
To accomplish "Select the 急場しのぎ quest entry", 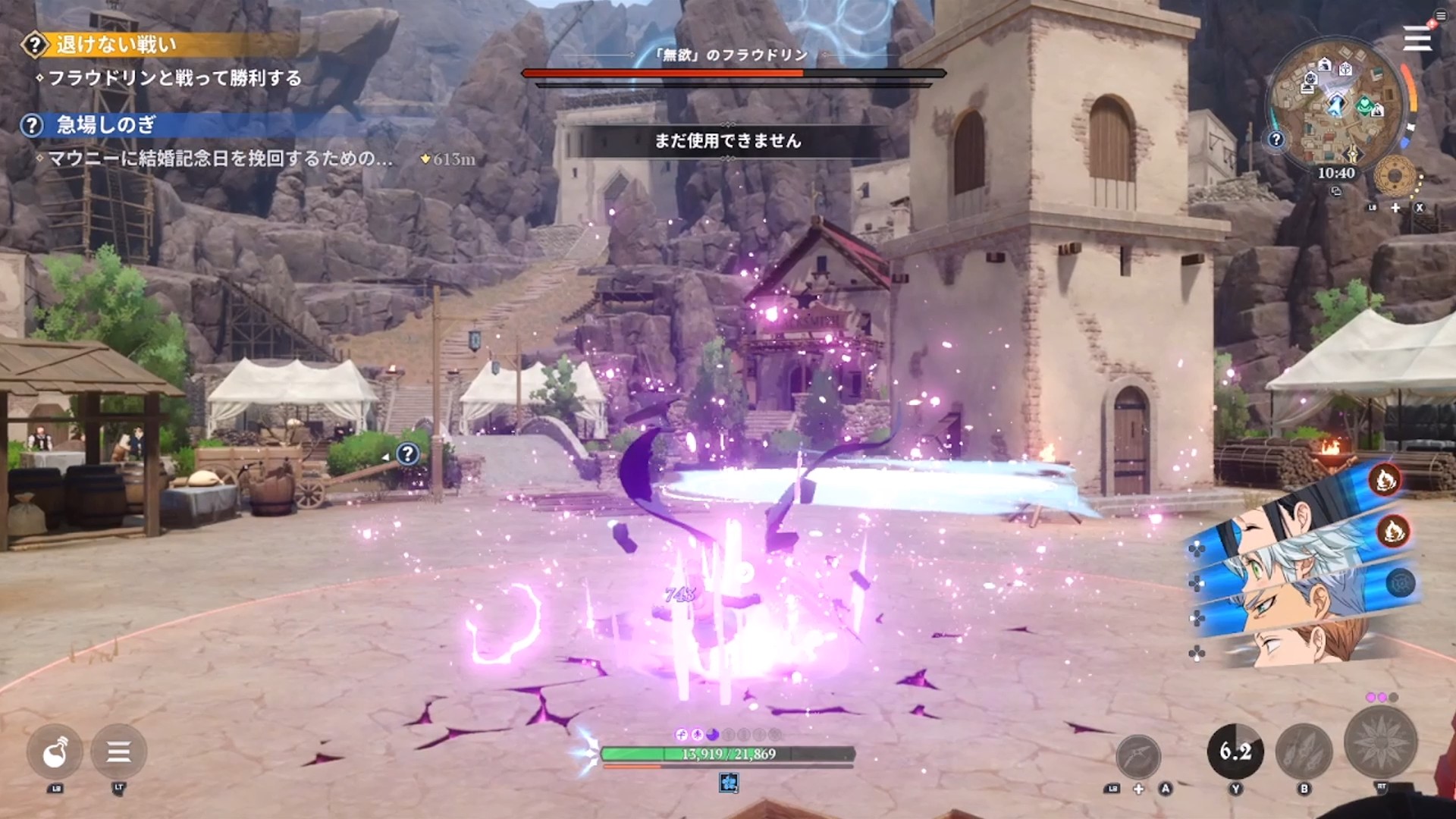I will coord(106,125).
